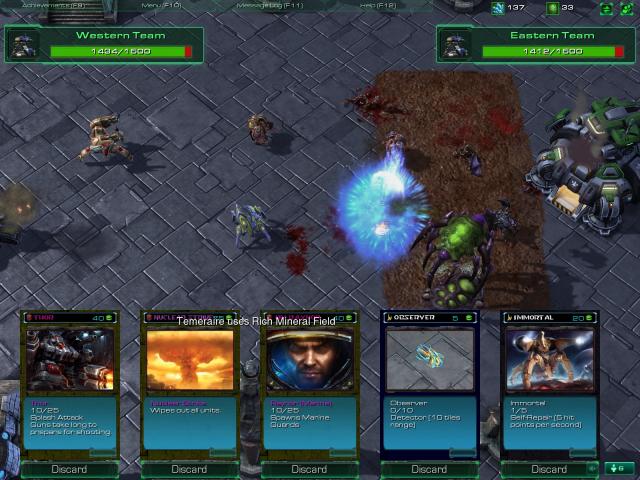Discard the Observer card

429,469
